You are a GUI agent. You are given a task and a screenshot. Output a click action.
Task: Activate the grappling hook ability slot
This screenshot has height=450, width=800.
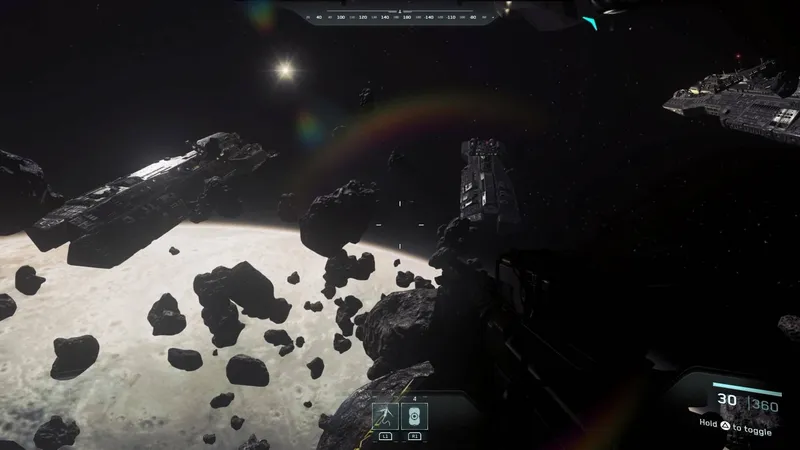[x=385, y=417]
